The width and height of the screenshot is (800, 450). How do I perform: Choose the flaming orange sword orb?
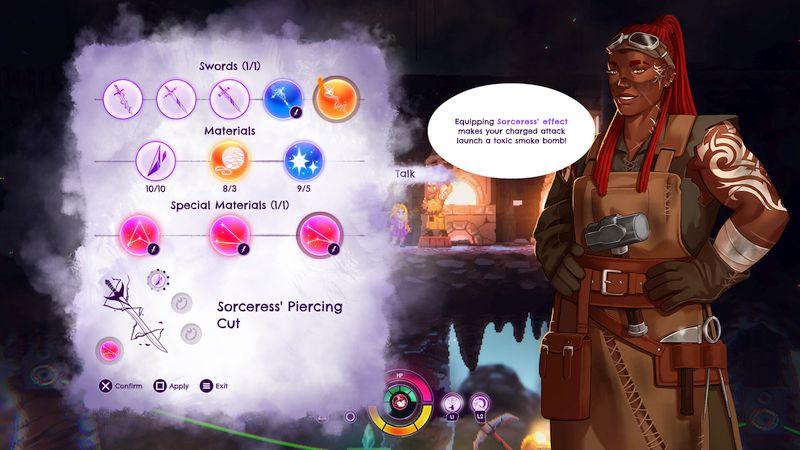[x=334, y=99]
